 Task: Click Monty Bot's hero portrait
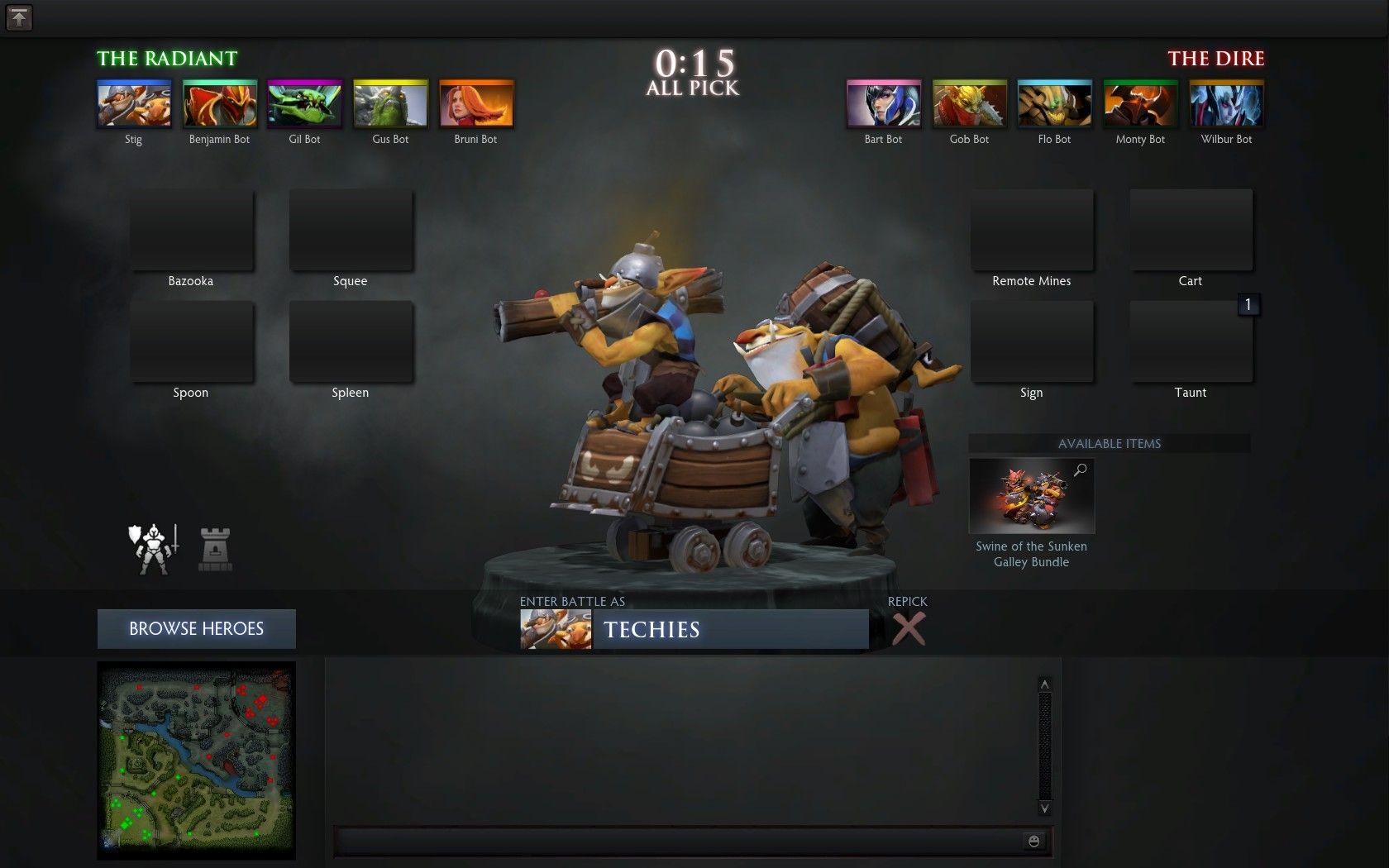click(1139, 103)
